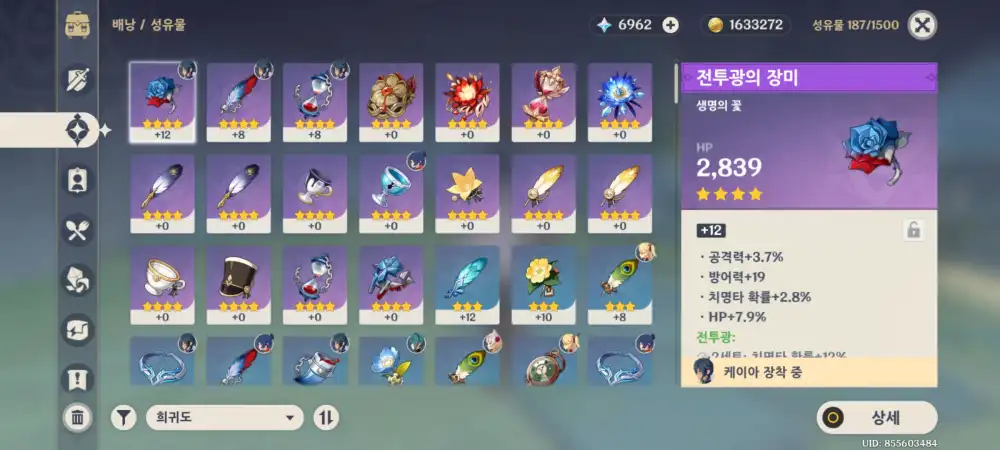Select the cyan feather artifact at +12
Screen dimensions: 1000x450
[467, 286]
